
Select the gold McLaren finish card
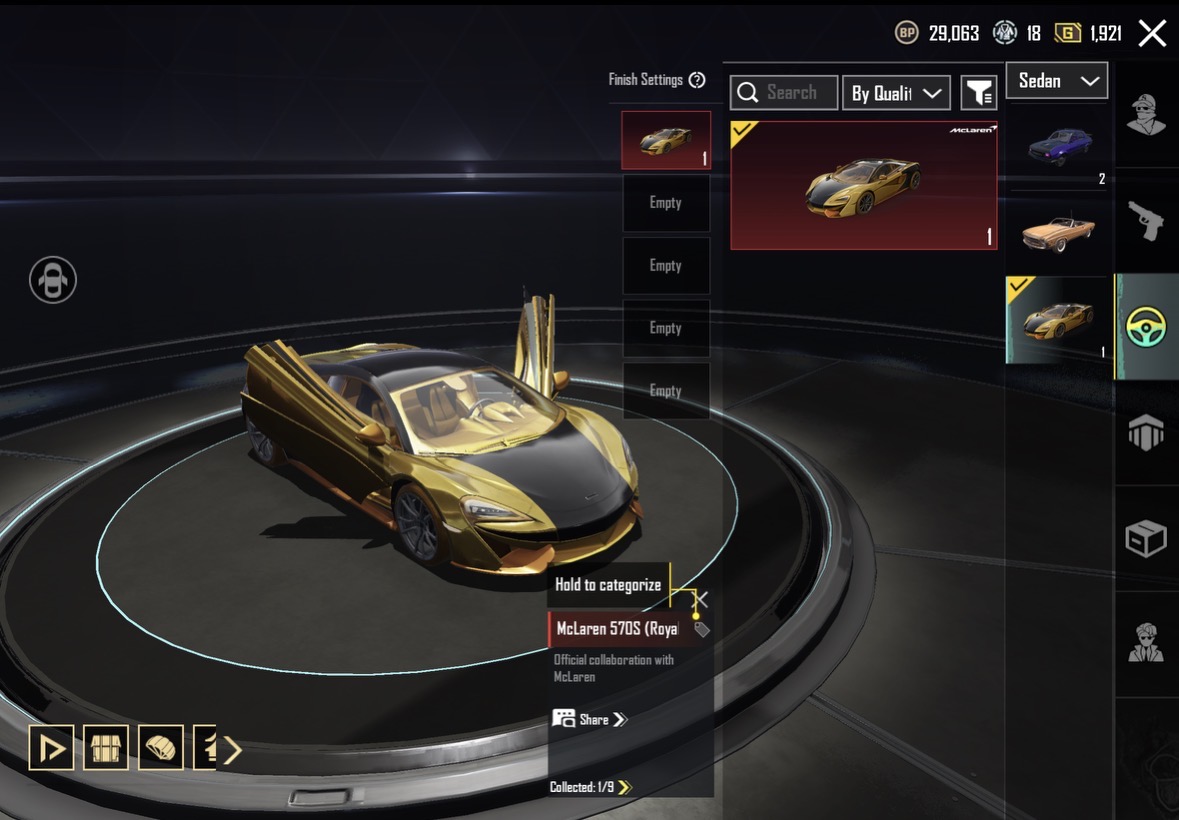click(864, 186)
